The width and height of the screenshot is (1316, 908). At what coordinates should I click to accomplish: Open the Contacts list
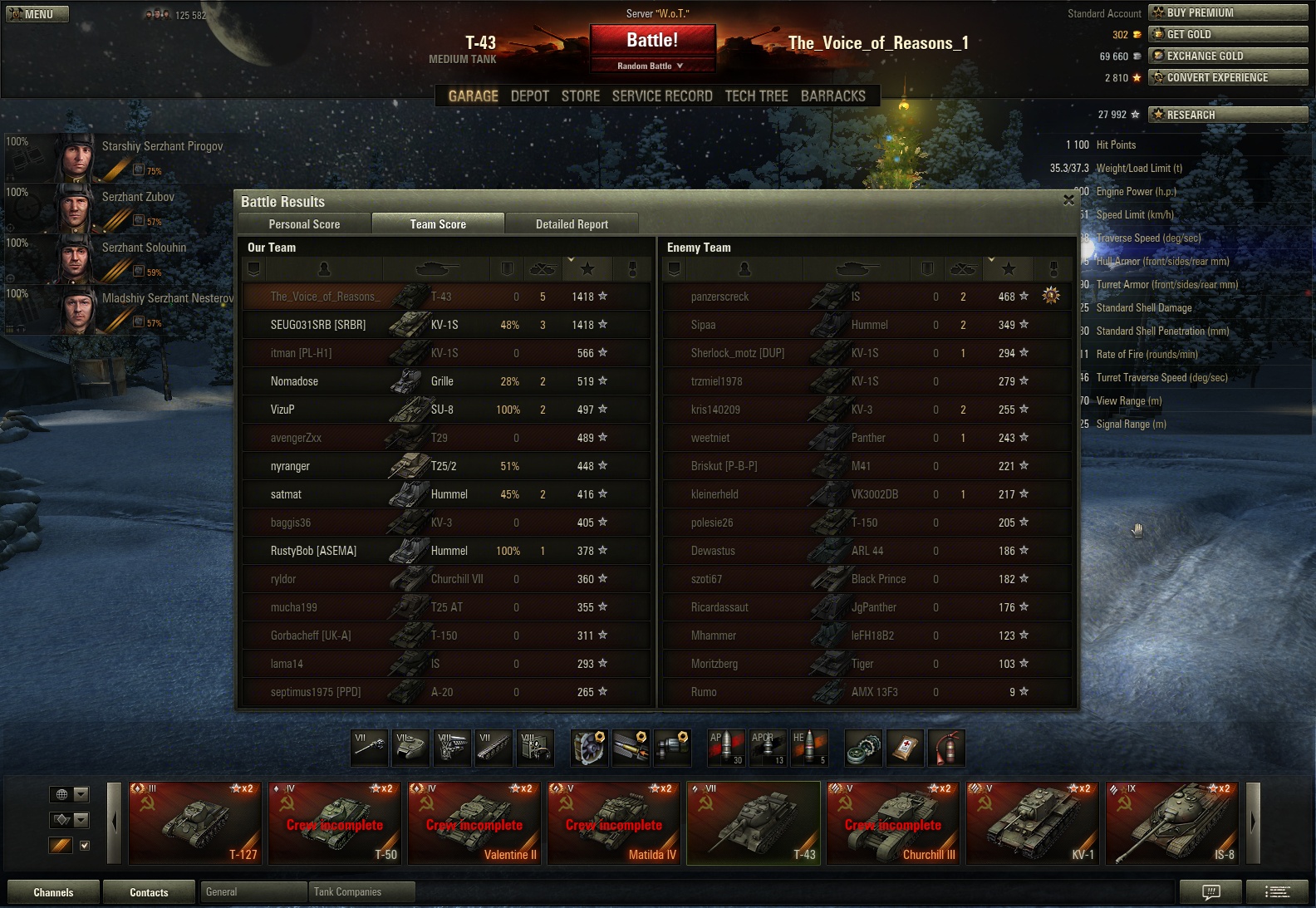click(x=149, y=892)
